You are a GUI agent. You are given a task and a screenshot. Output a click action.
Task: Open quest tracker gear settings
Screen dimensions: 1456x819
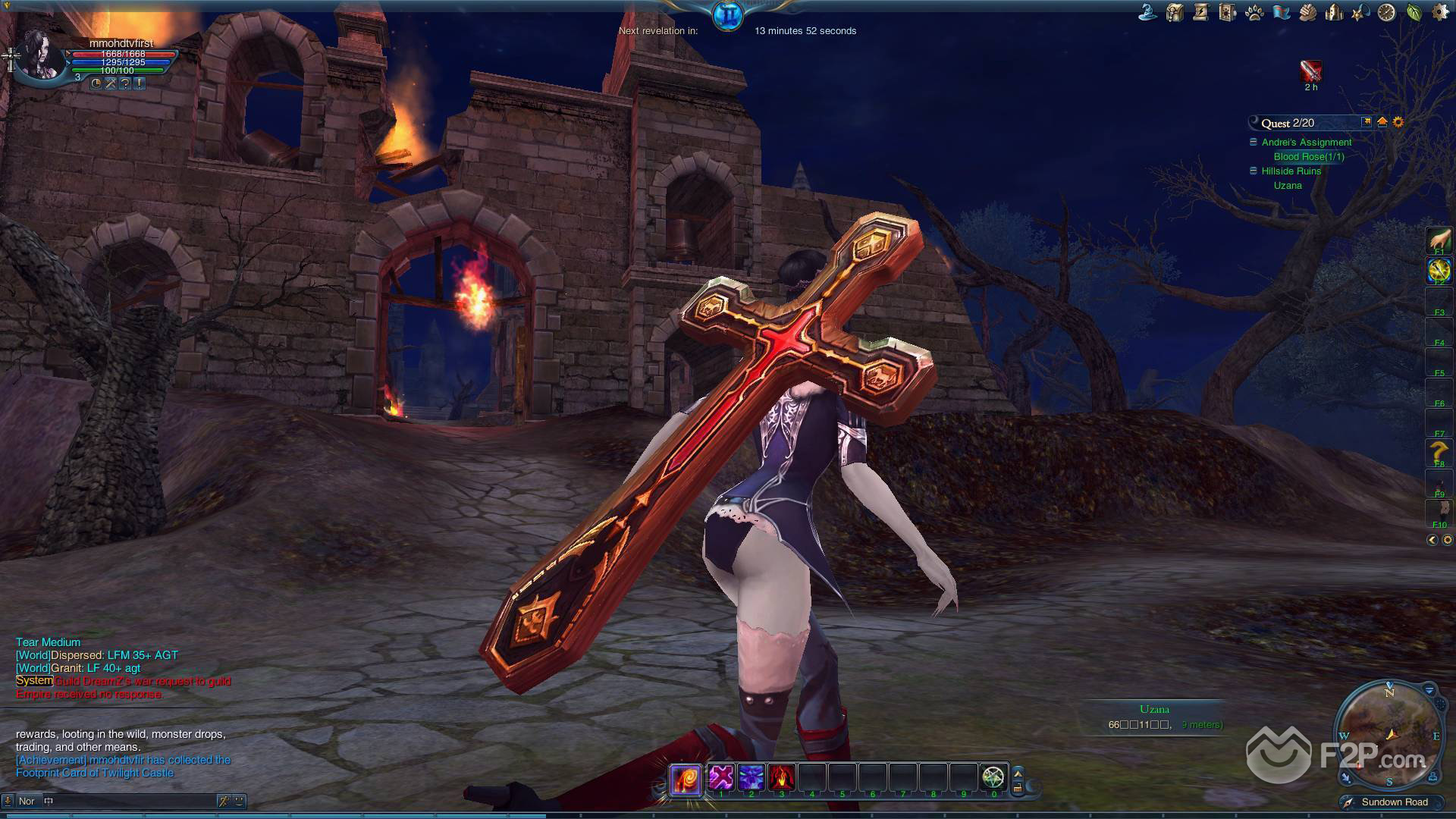coord(1398,122)
